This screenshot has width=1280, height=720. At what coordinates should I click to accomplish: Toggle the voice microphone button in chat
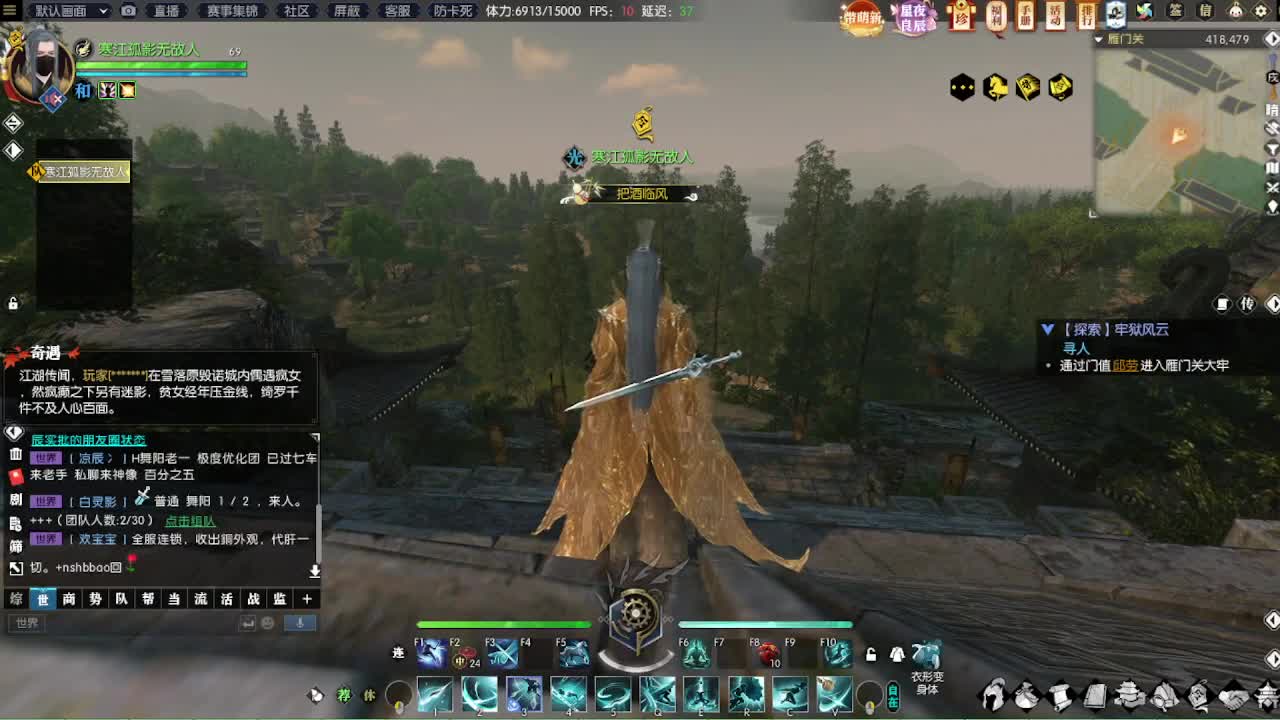click(300, 622)
